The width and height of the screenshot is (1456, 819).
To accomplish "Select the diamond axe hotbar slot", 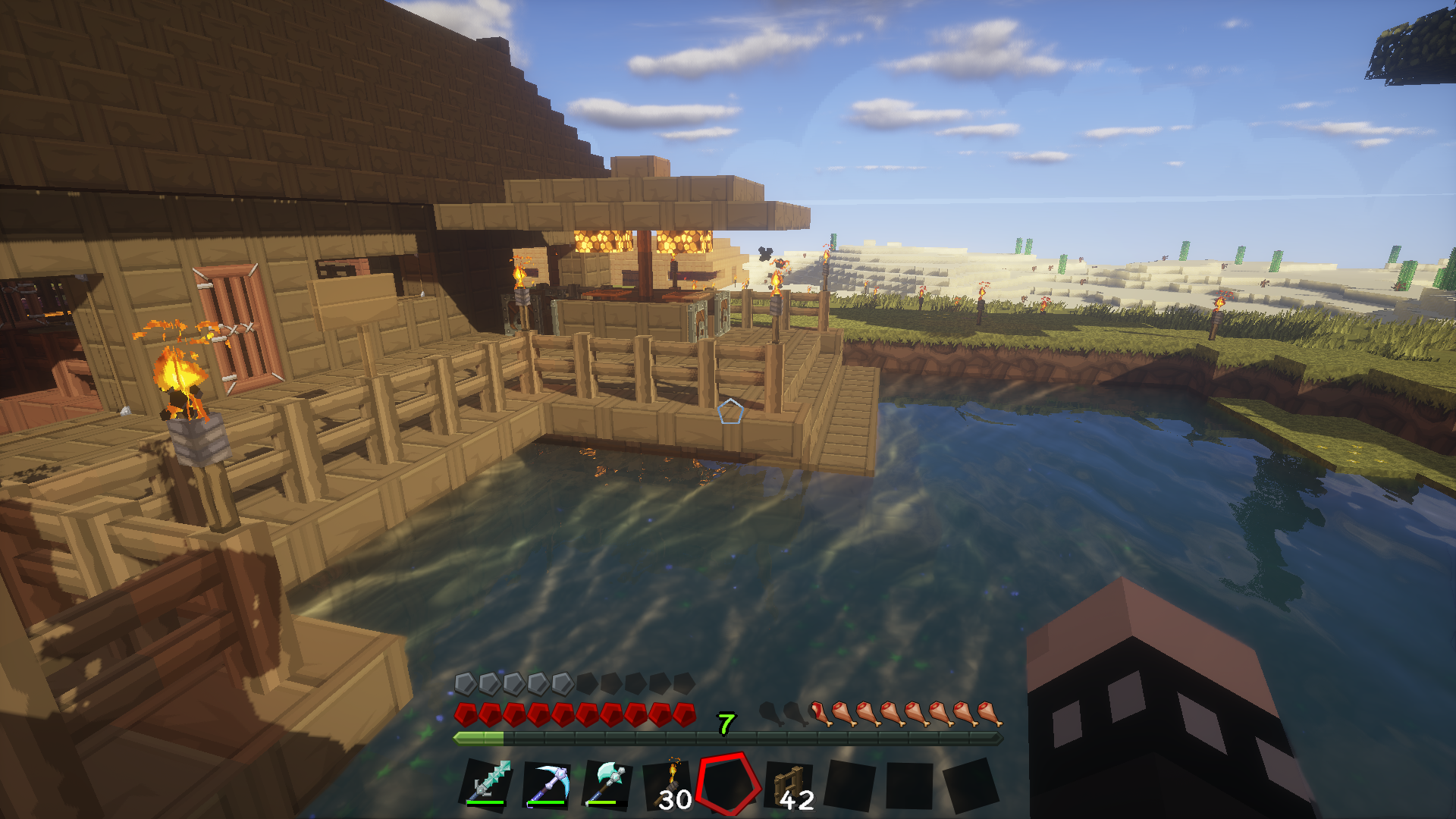I will point(607,784).
